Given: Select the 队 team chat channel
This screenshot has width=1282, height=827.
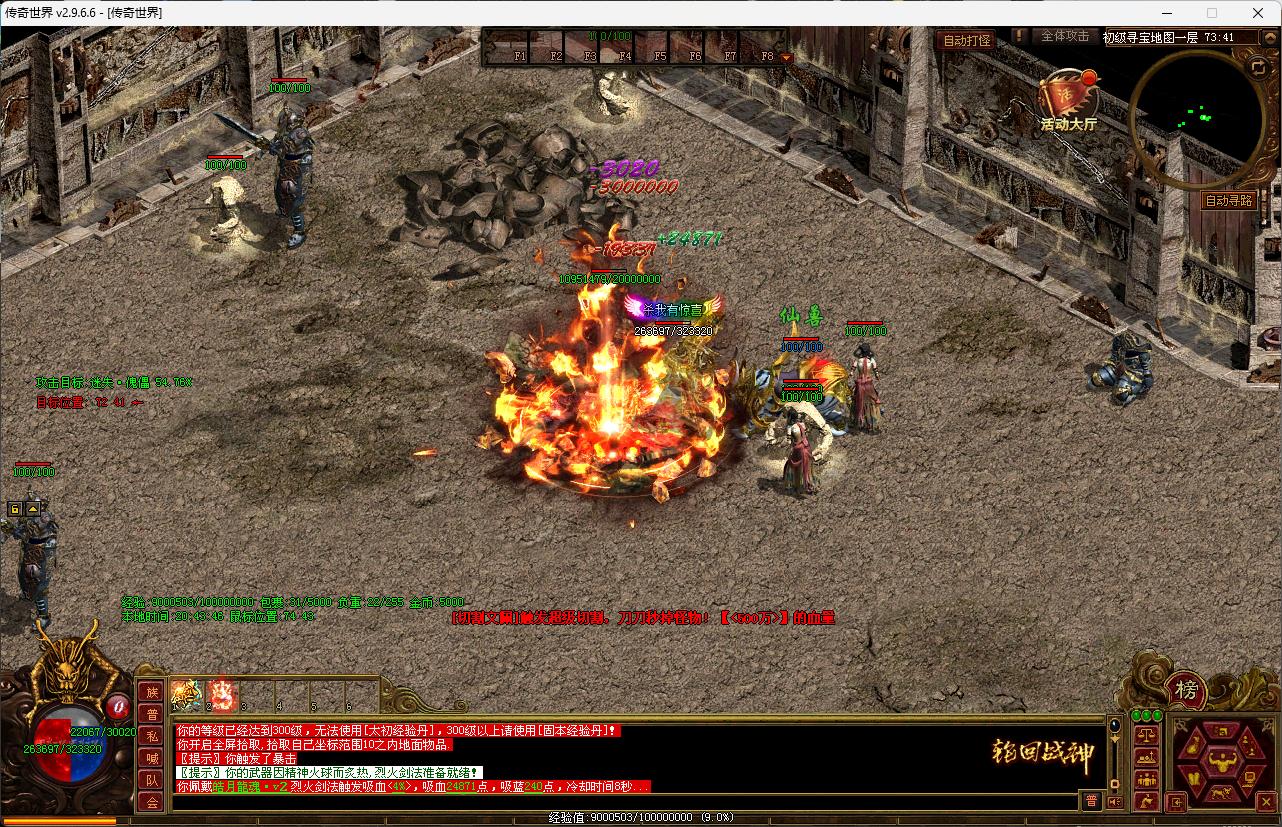Looking at the screenshot, I should 152,780.
